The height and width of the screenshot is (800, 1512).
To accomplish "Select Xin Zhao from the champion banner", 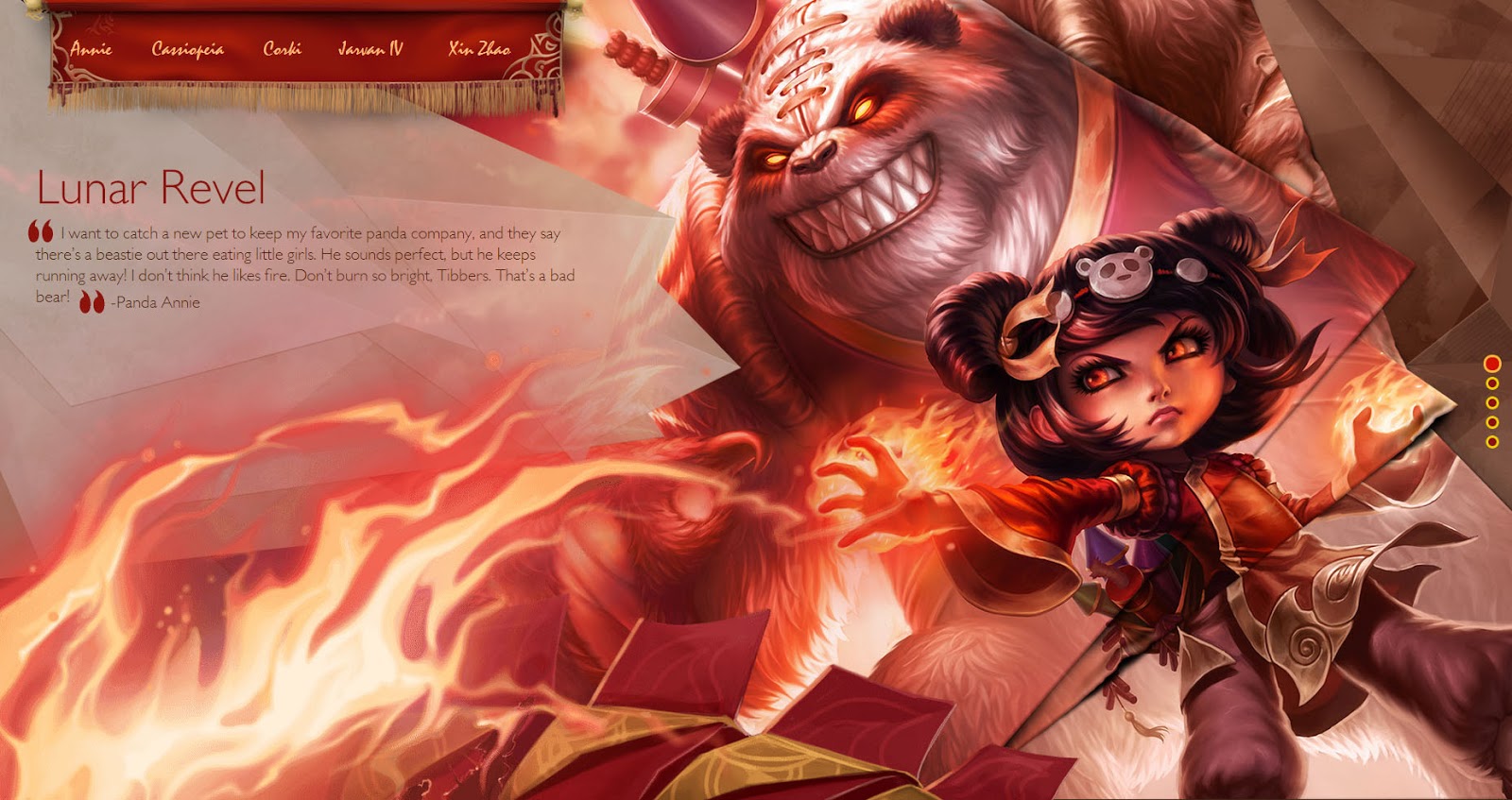I will (478, 49).
